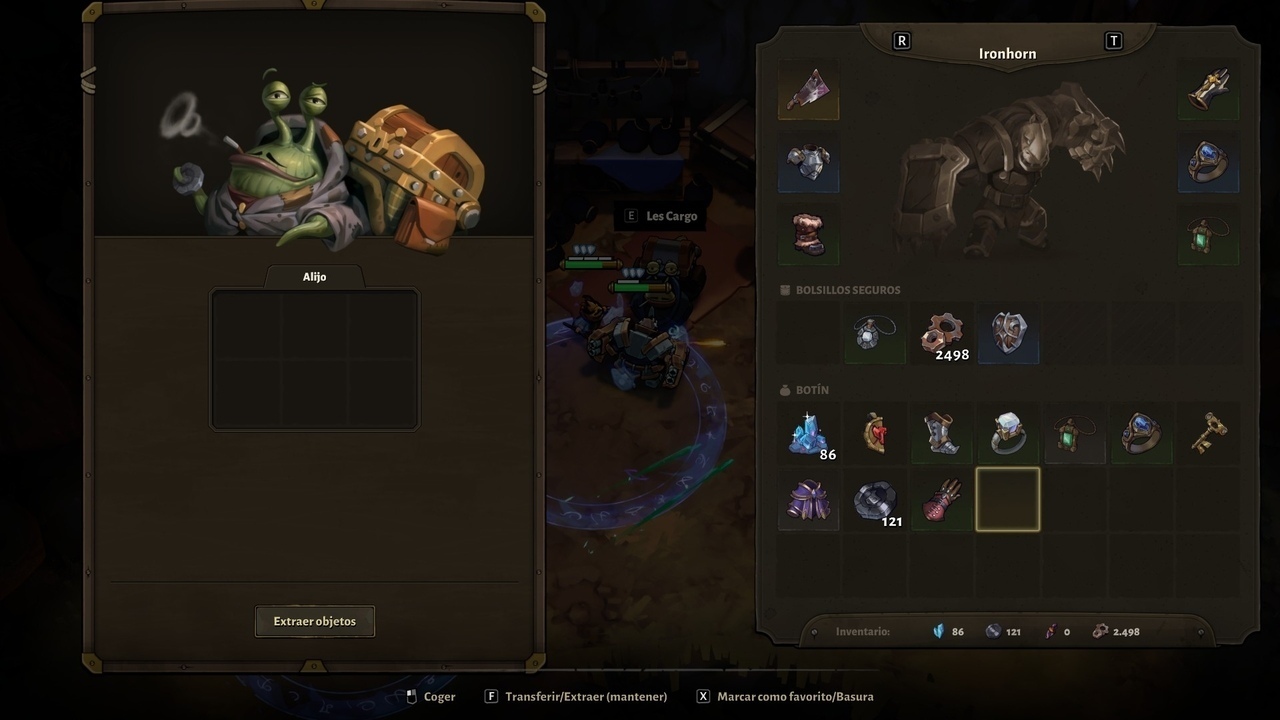Select the golden key item

tap(1208, 434)
